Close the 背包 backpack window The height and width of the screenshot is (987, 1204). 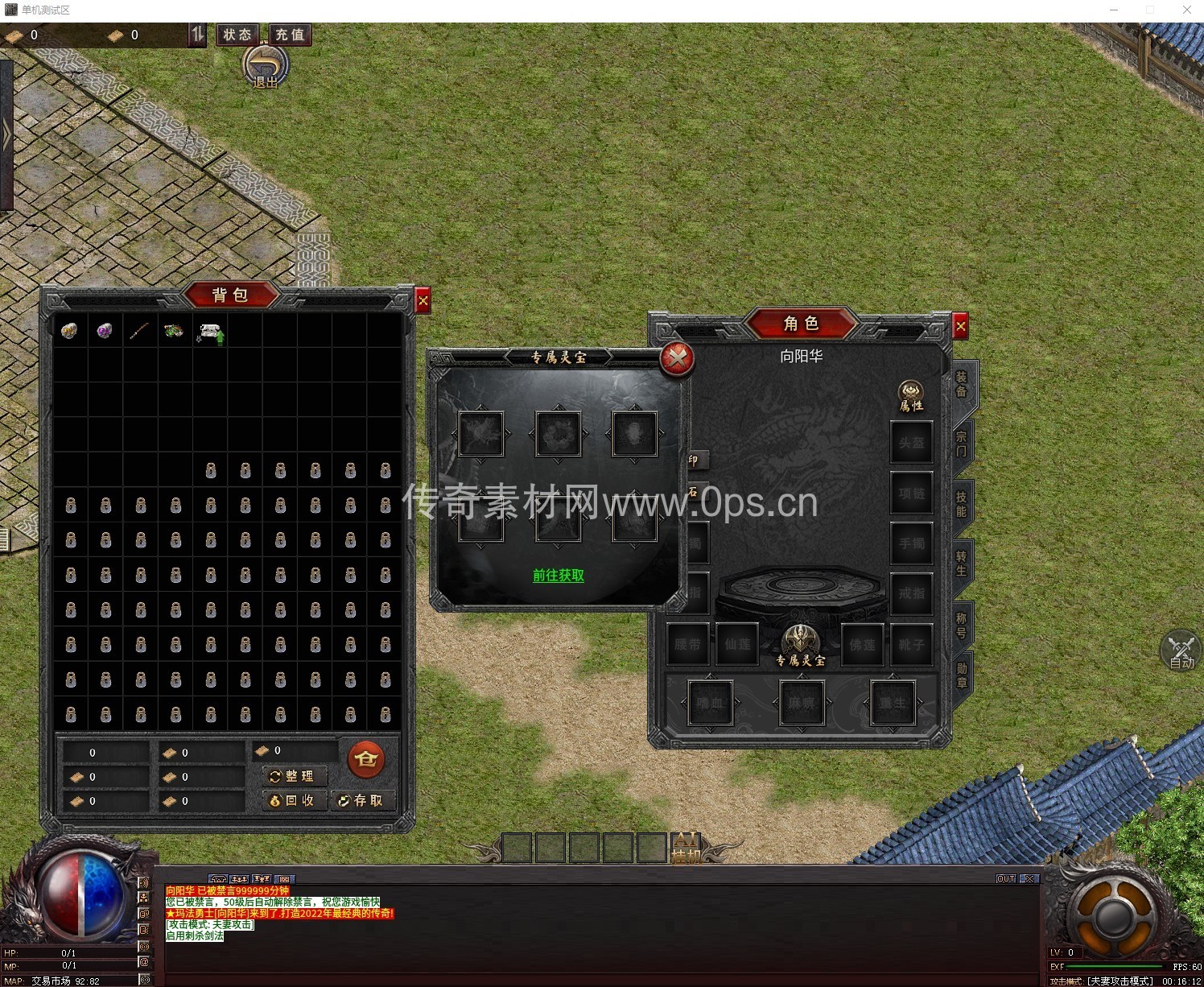pos(423,300)
